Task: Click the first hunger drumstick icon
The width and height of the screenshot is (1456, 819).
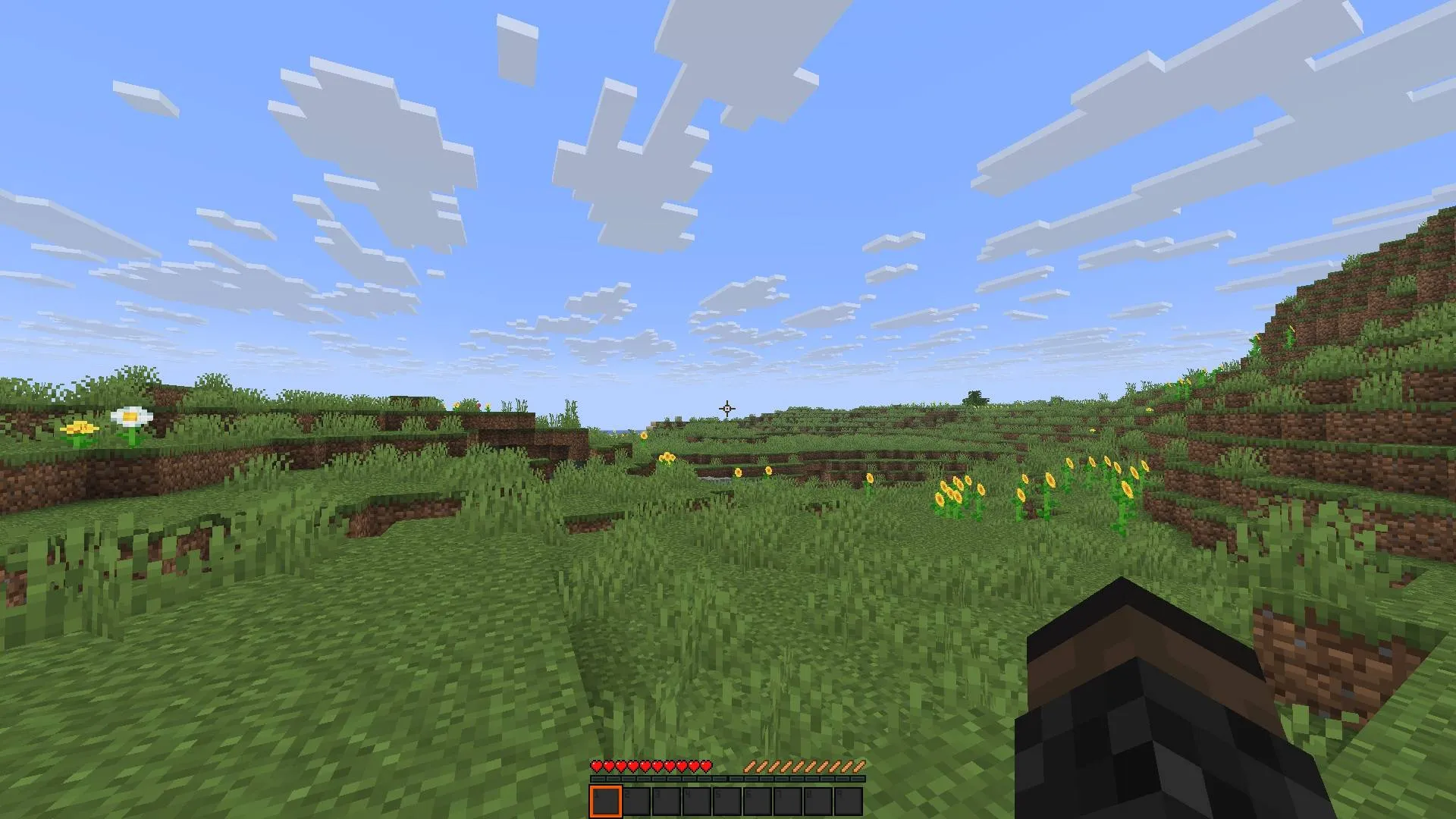Action: tap(751, 766)
